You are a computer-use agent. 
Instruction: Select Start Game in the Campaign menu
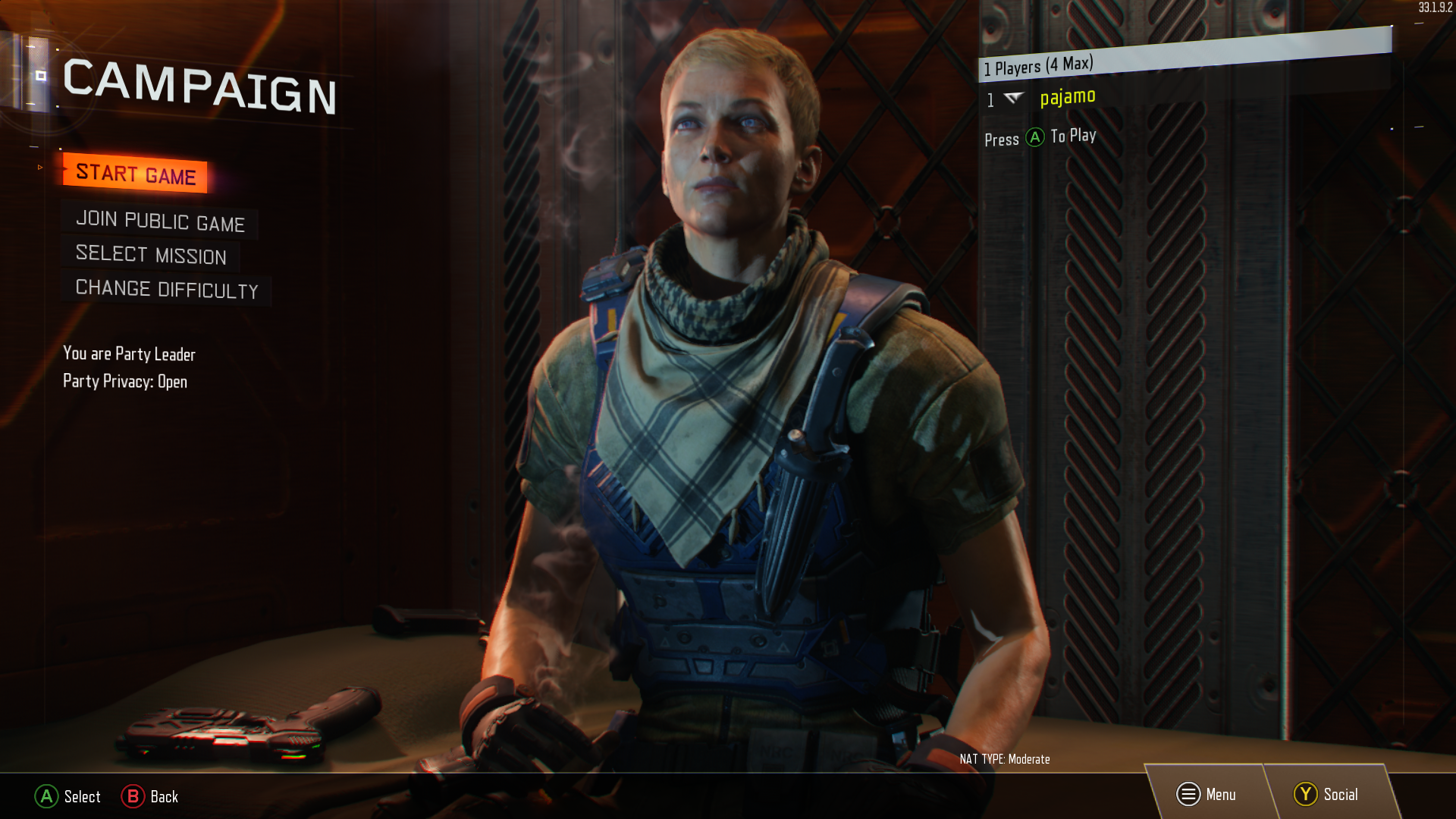(136, 174)
